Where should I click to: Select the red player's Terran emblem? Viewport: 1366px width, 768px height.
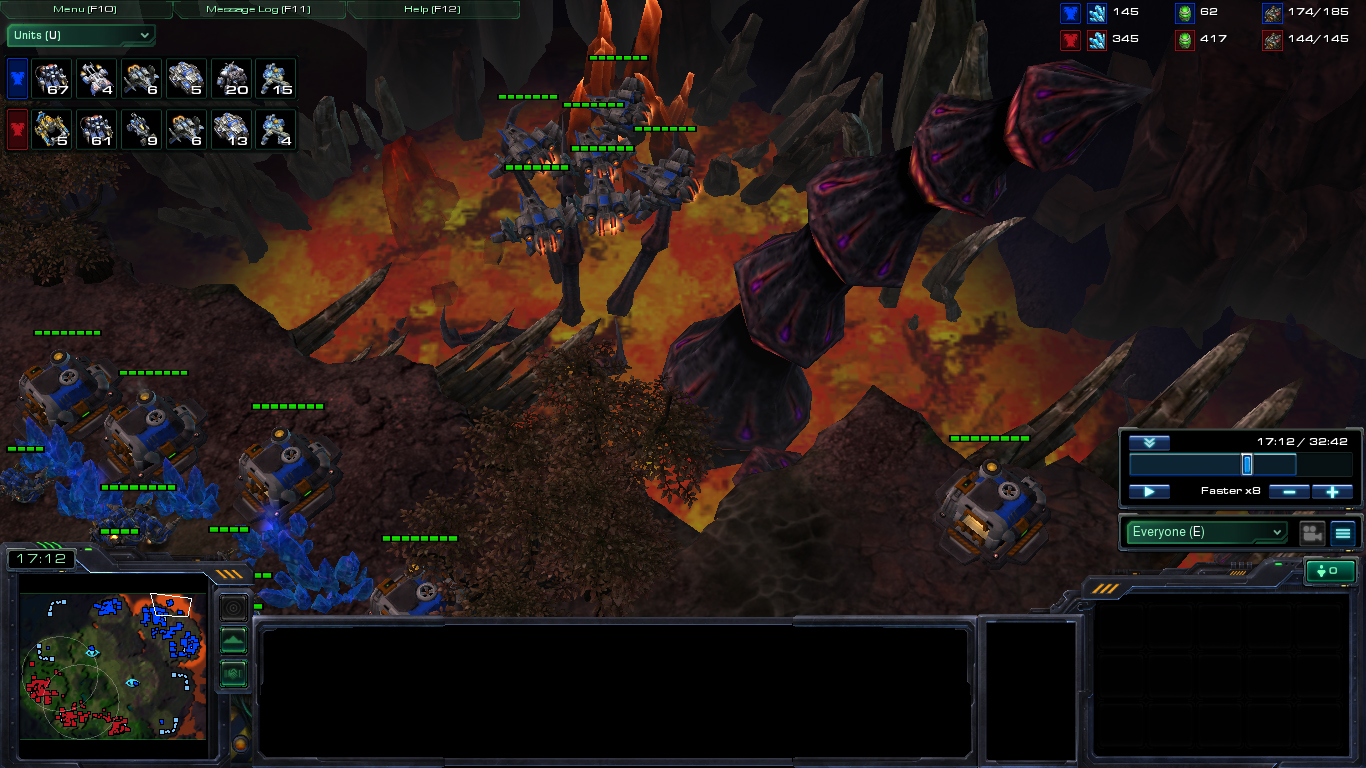click(18, 130)
